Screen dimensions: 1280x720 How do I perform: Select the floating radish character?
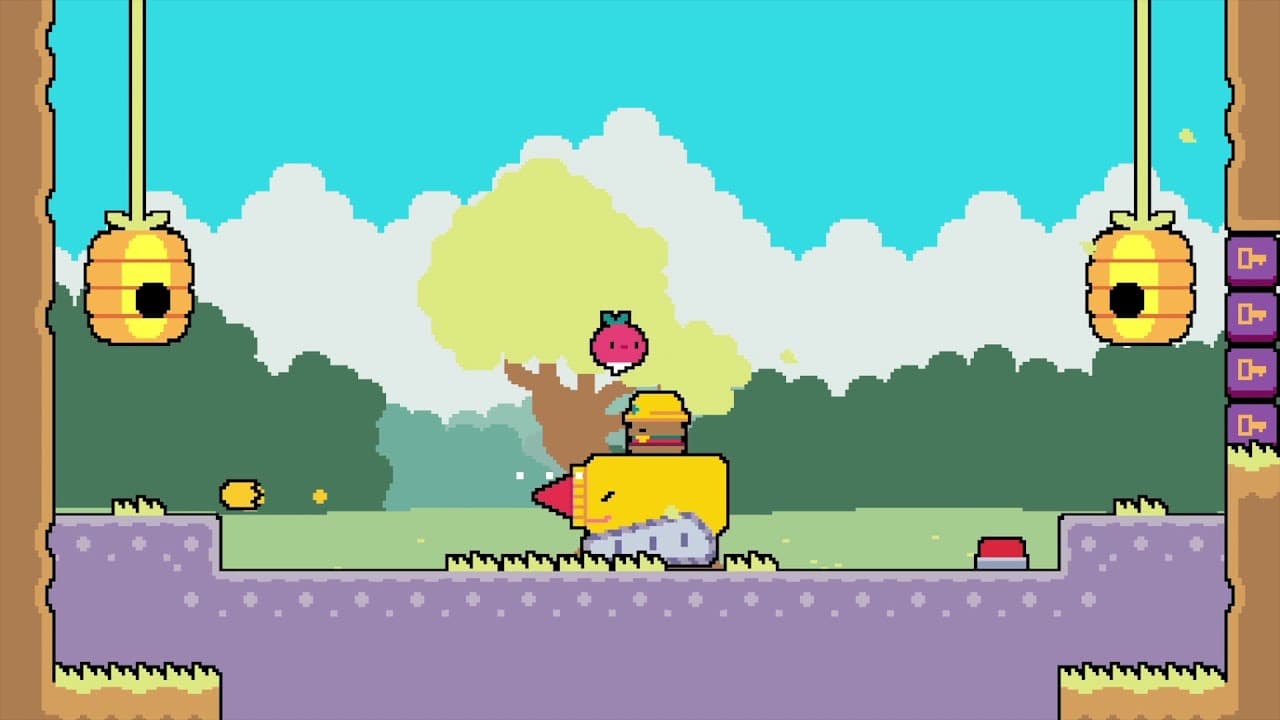(x=615, y=340)
